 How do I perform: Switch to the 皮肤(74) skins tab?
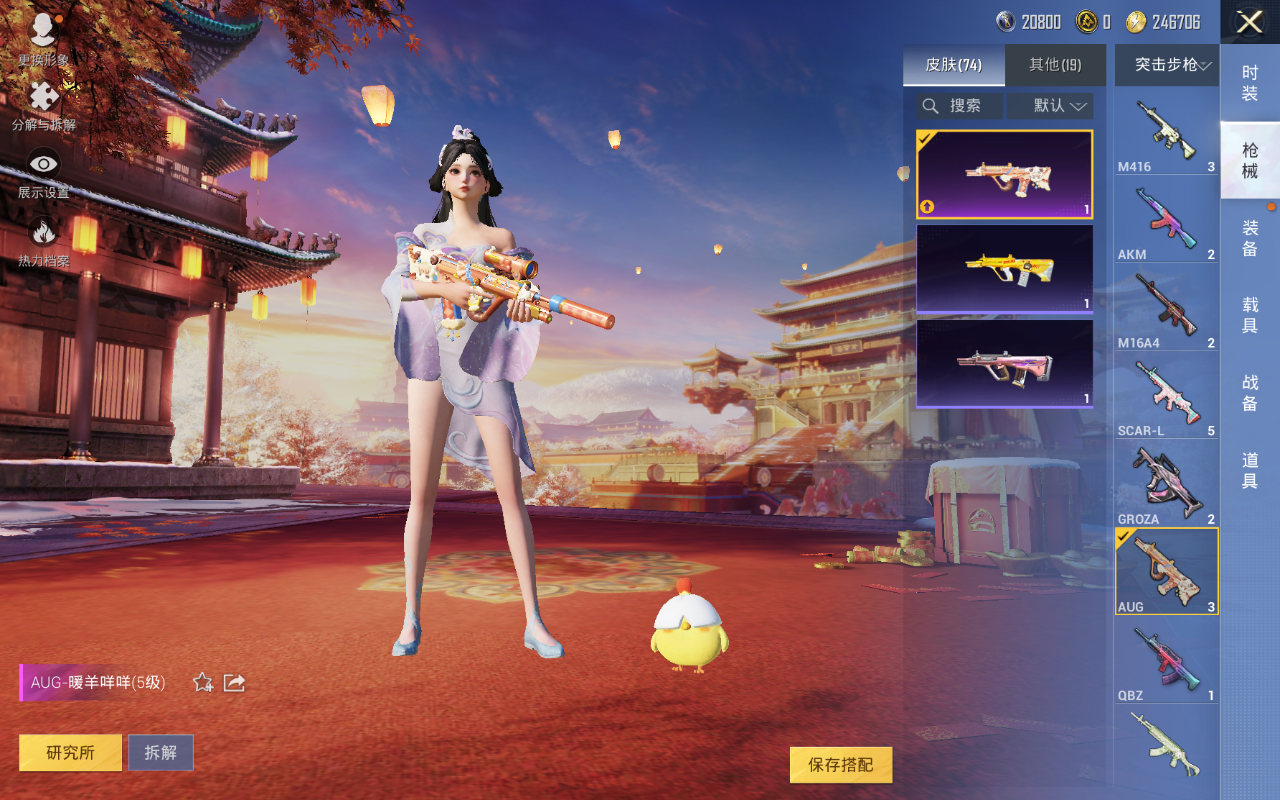click(953, 65)
